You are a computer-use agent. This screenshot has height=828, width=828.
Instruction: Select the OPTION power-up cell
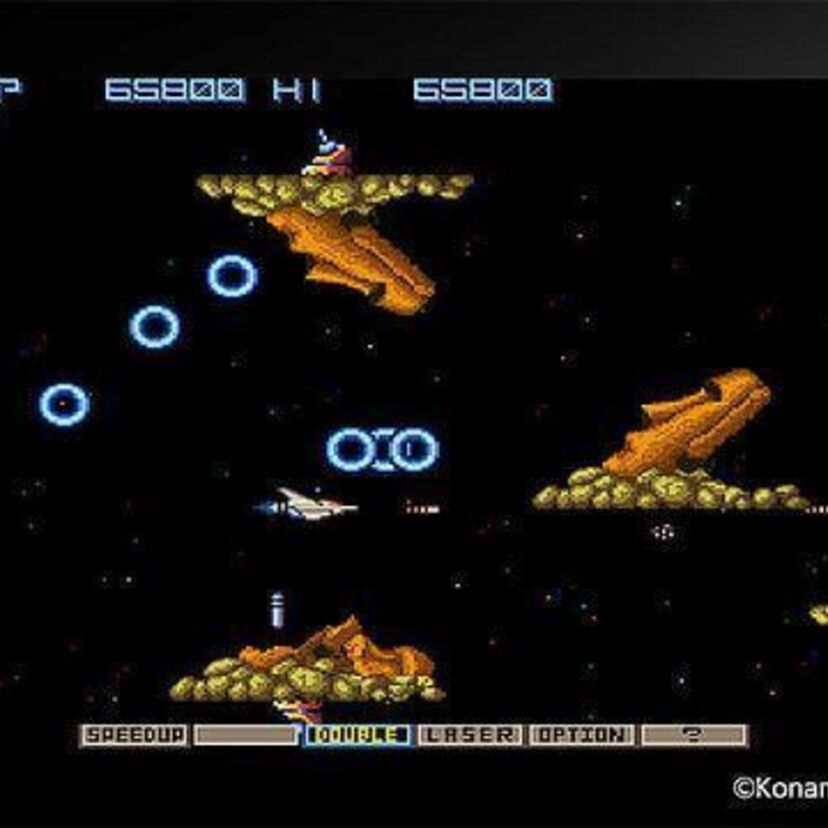click(582, 736)
